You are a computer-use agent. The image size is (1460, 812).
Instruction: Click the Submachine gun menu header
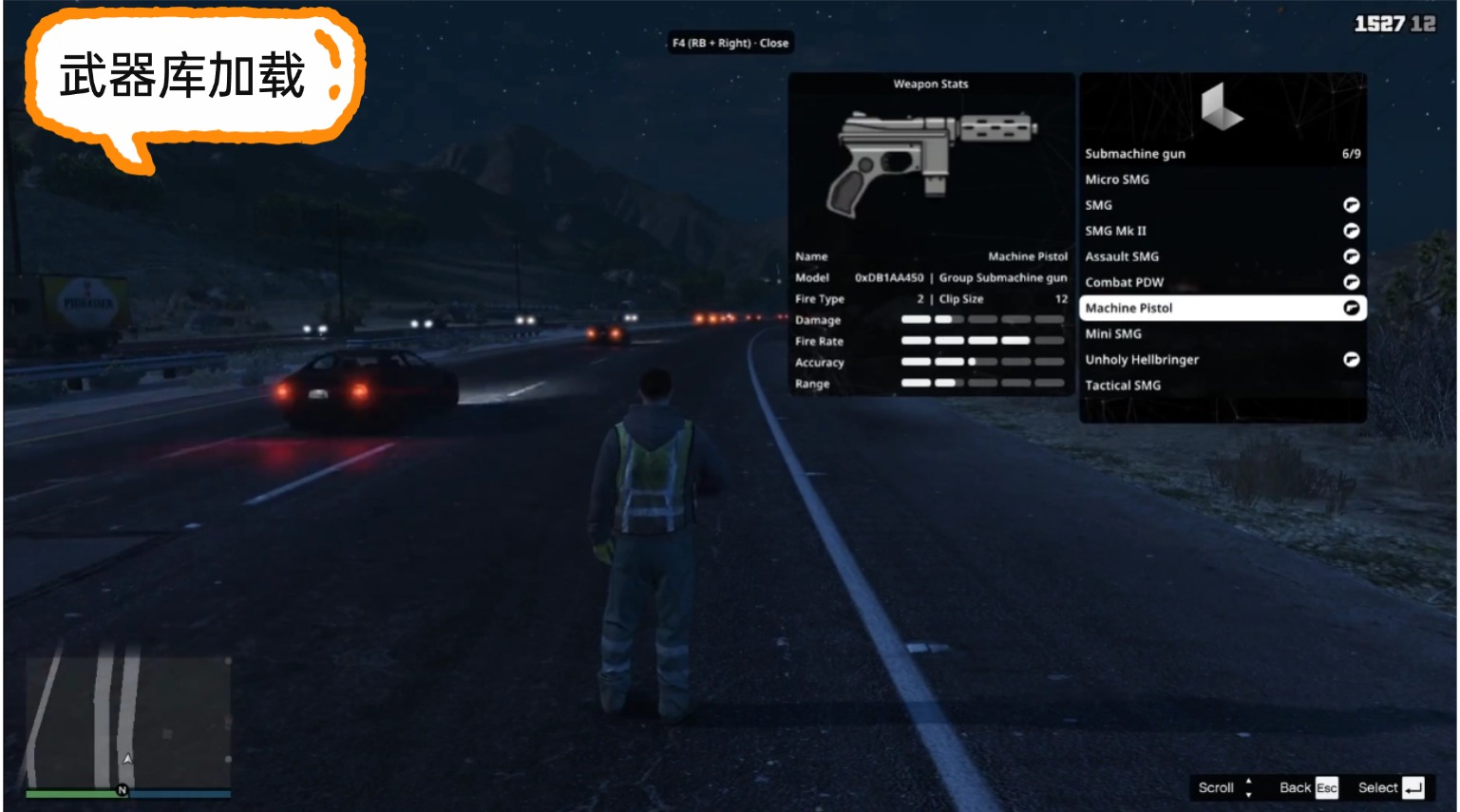pyautogui.click(x=1222, y=154)
